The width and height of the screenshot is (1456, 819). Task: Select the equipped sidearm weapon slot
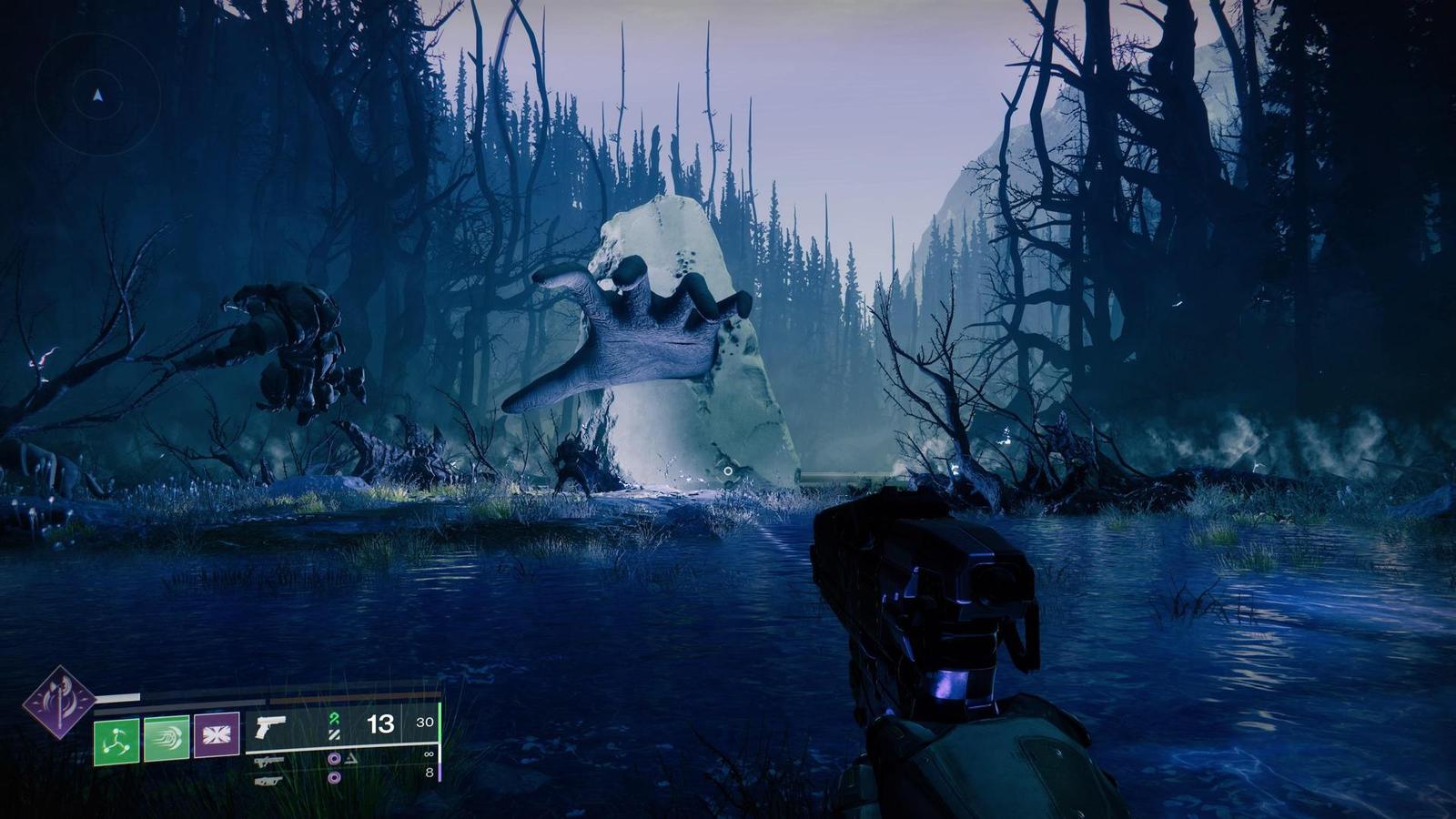pos(270,726)
